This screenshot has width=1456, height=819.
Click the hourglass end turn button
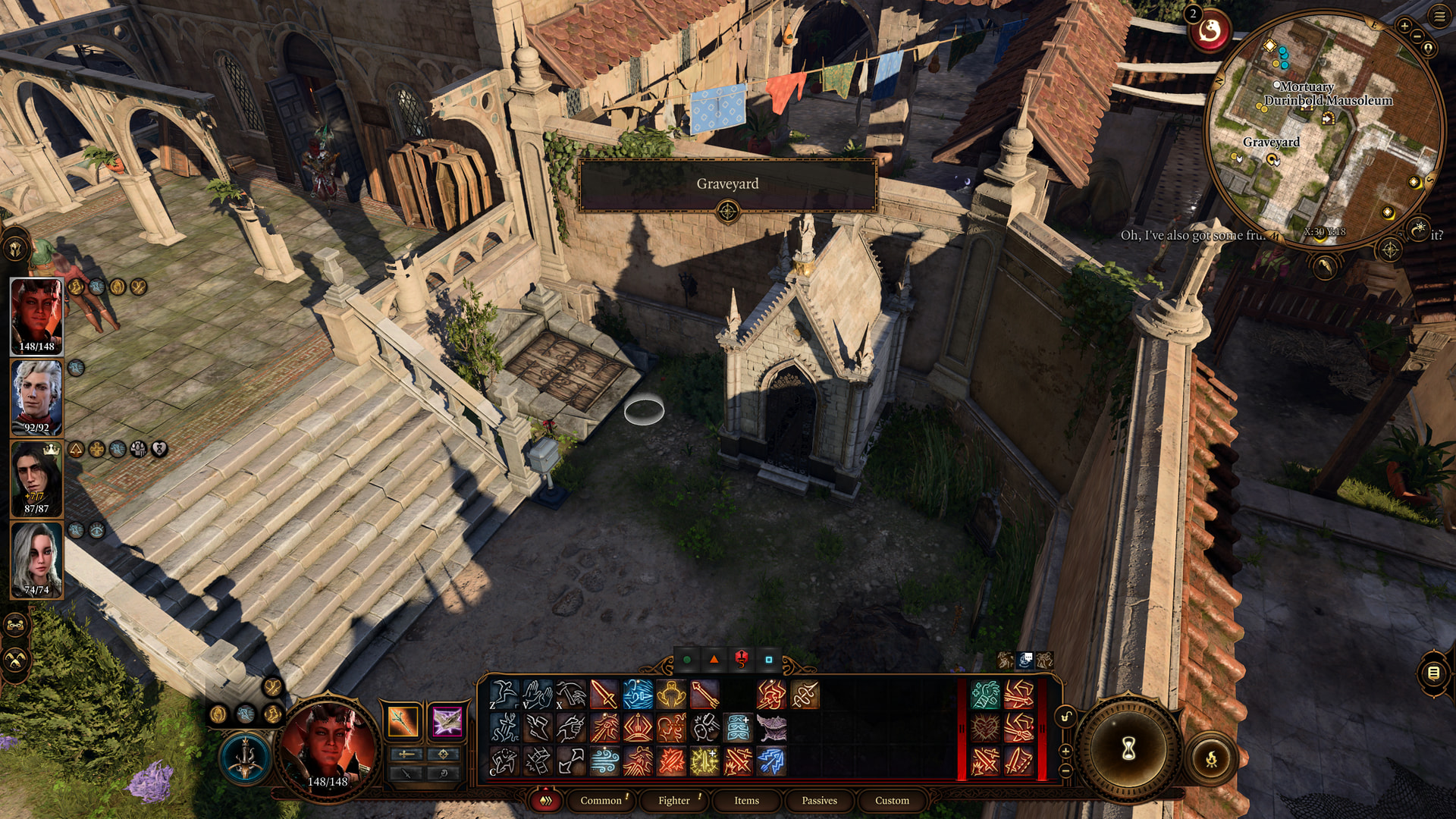pyautogui.click(x=1128, y=749)
